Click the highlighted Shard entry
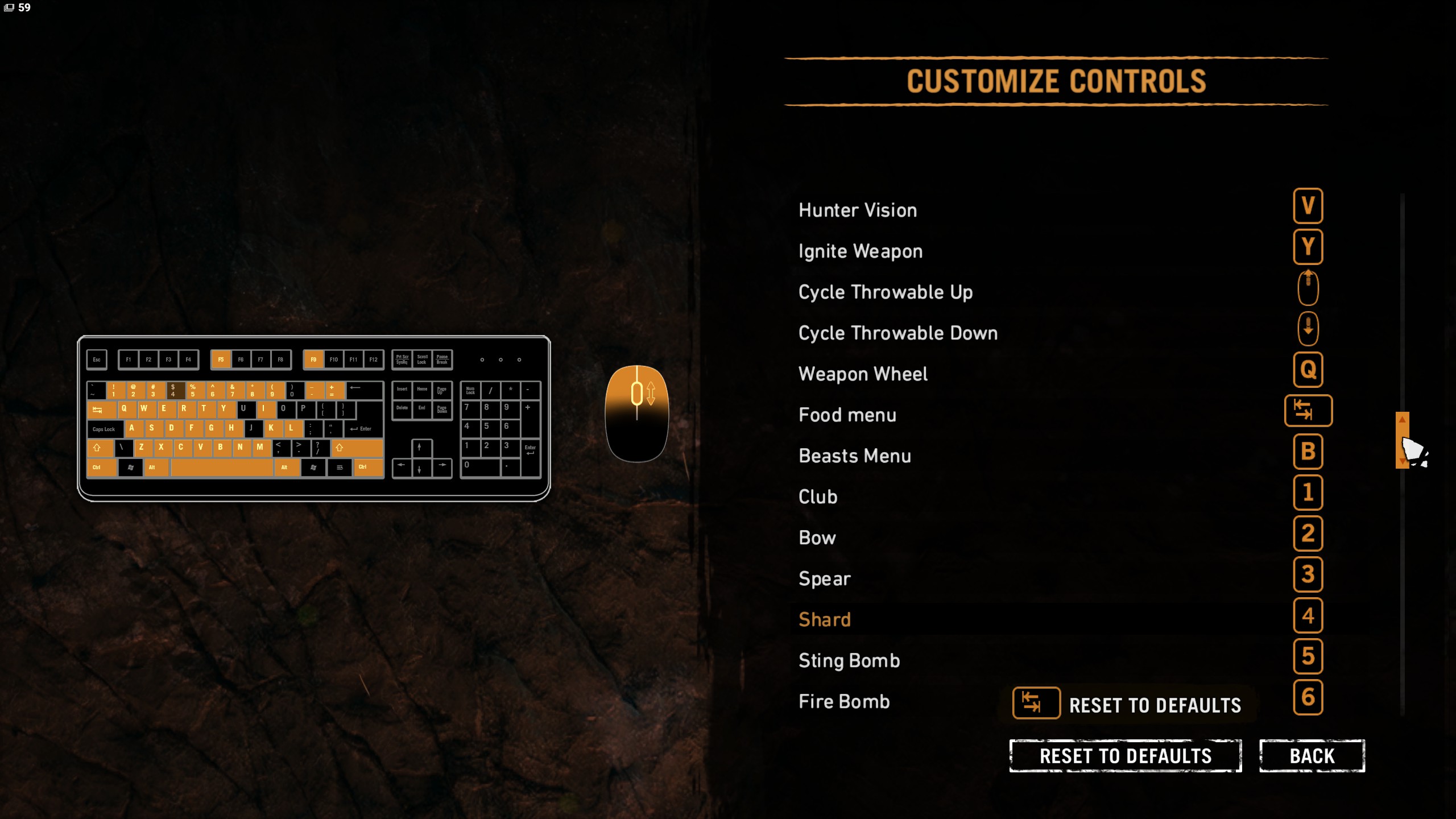The width and height of the screenshot is (1456, 819). [x=824, y=620]
